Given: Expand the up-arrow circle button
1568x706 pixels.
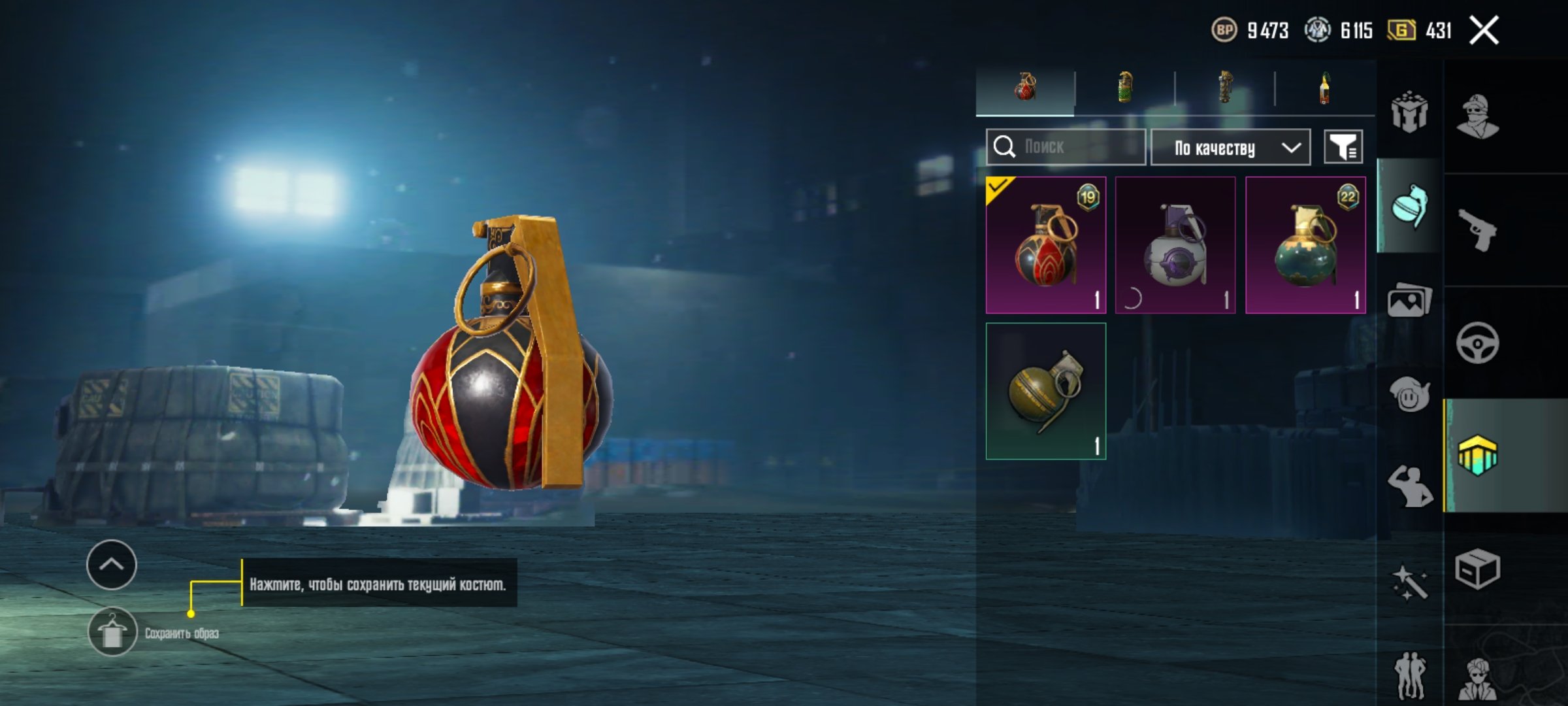Looking at the screenshot, I should (x=111, y=565).
